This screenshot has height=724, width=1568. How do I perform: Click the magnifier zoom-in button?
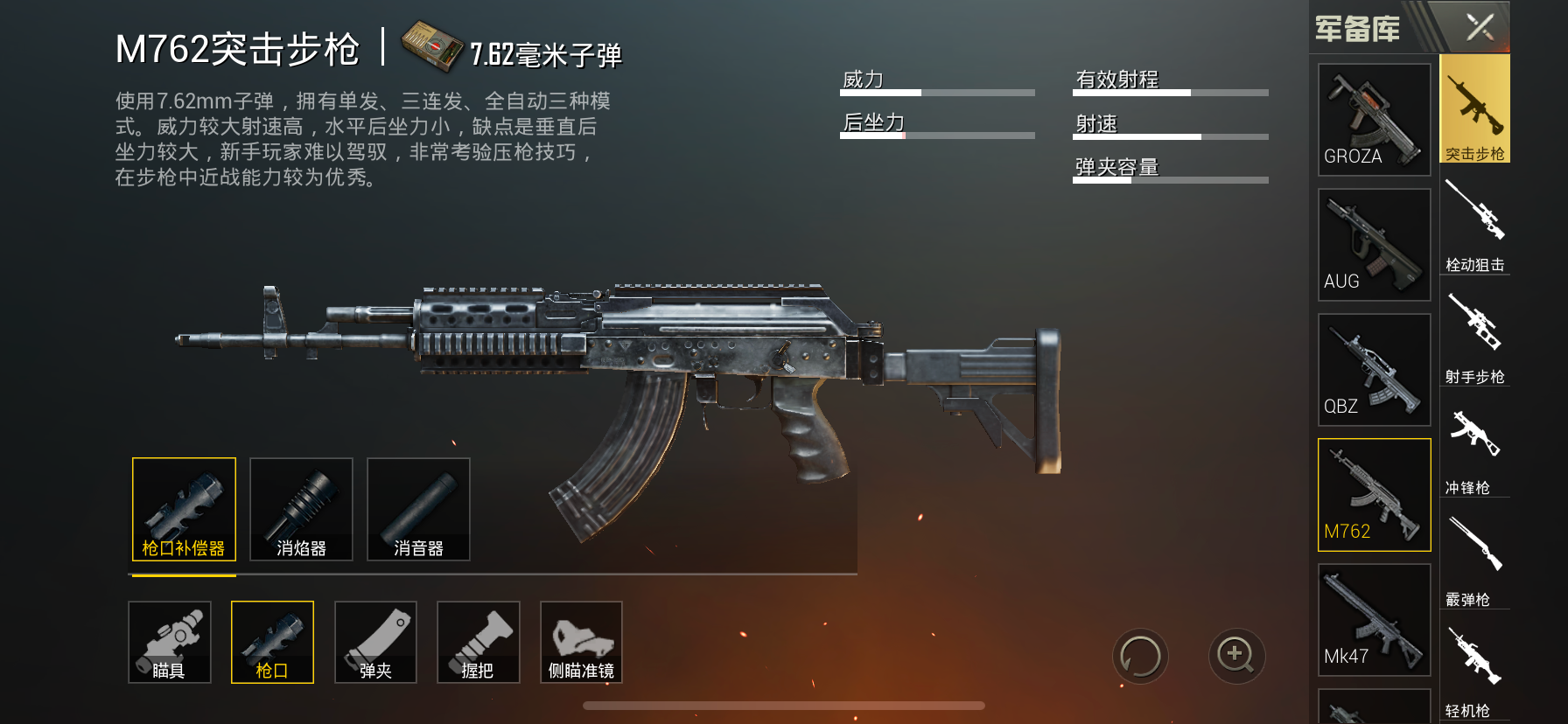1236,656
